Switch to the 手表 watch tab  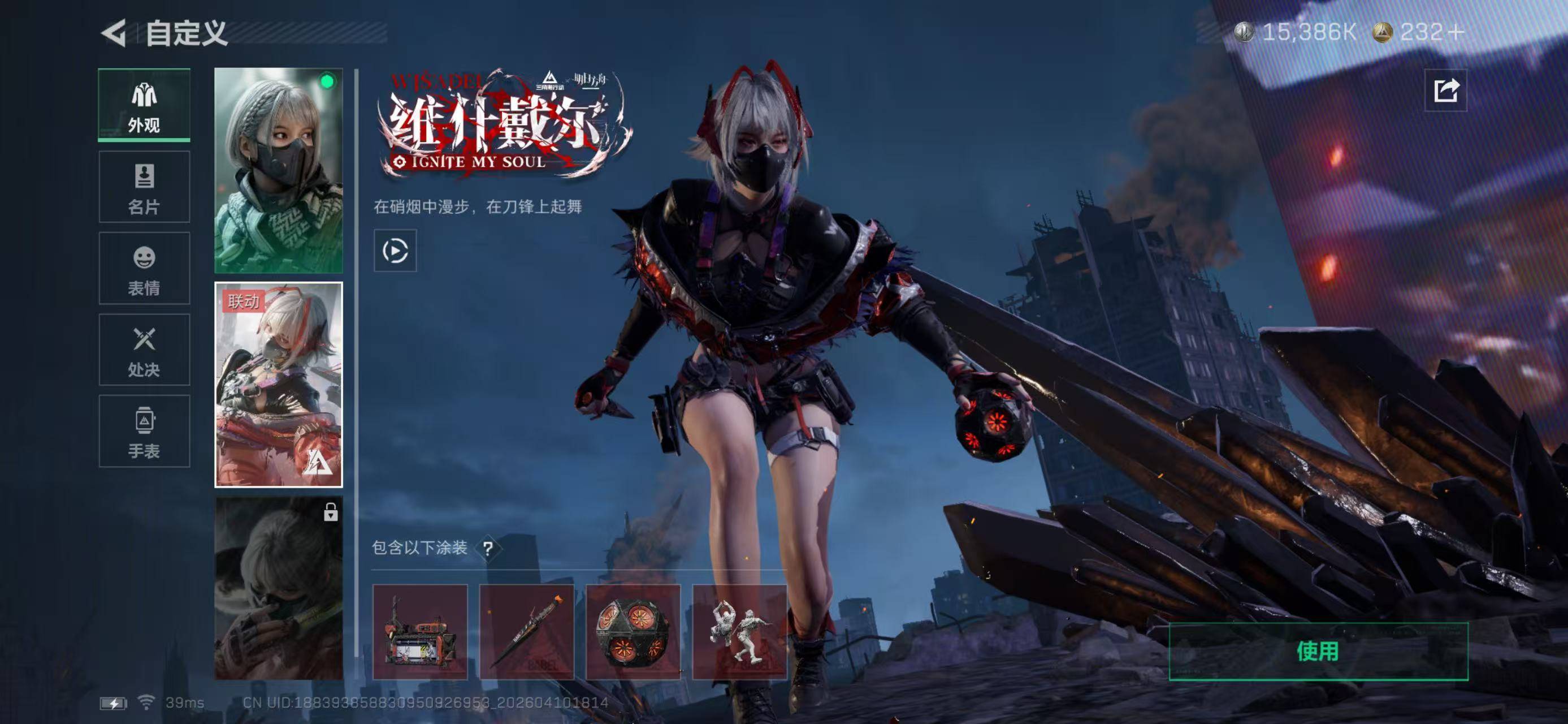click(x=144, y=431)
